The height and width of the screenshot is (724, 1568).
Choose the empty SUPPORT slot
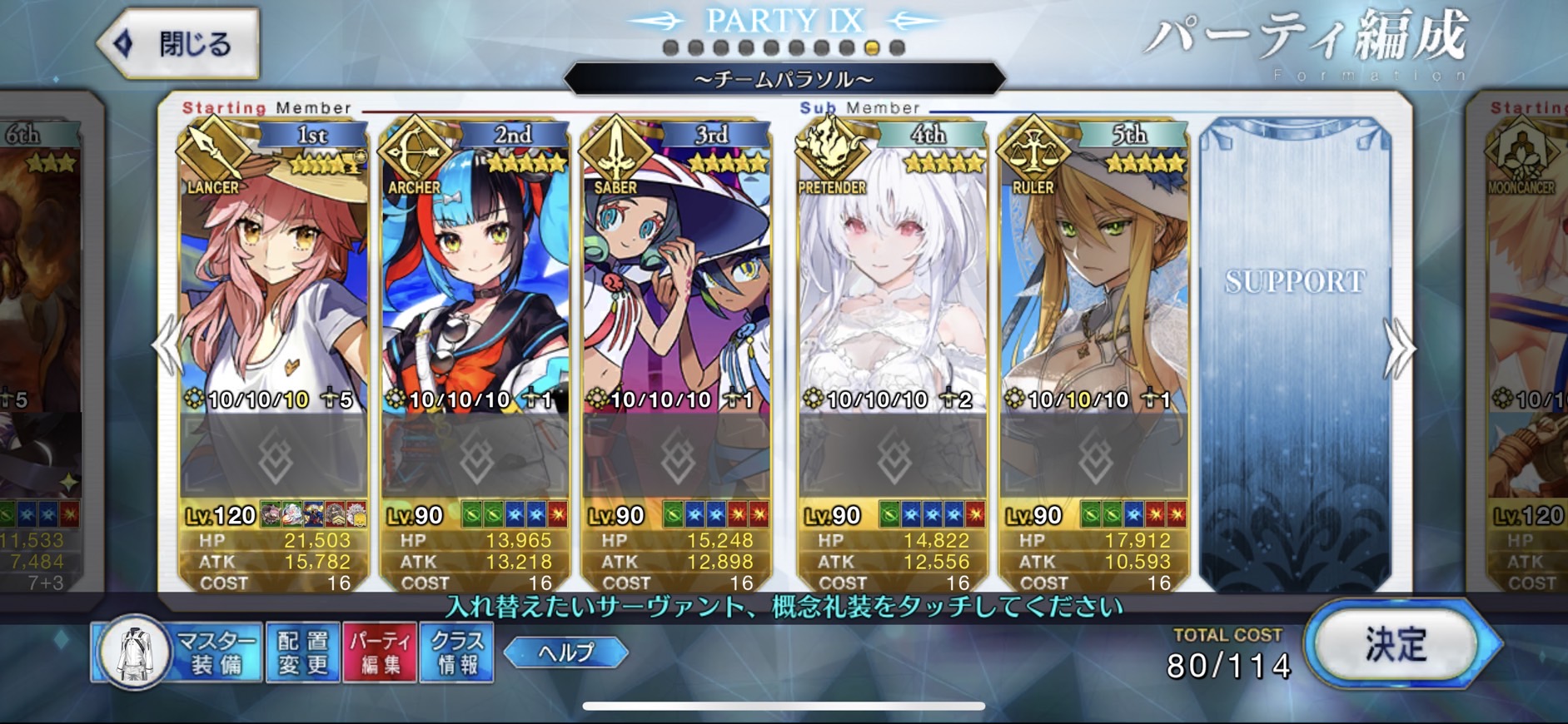(x=1295, y=350)
